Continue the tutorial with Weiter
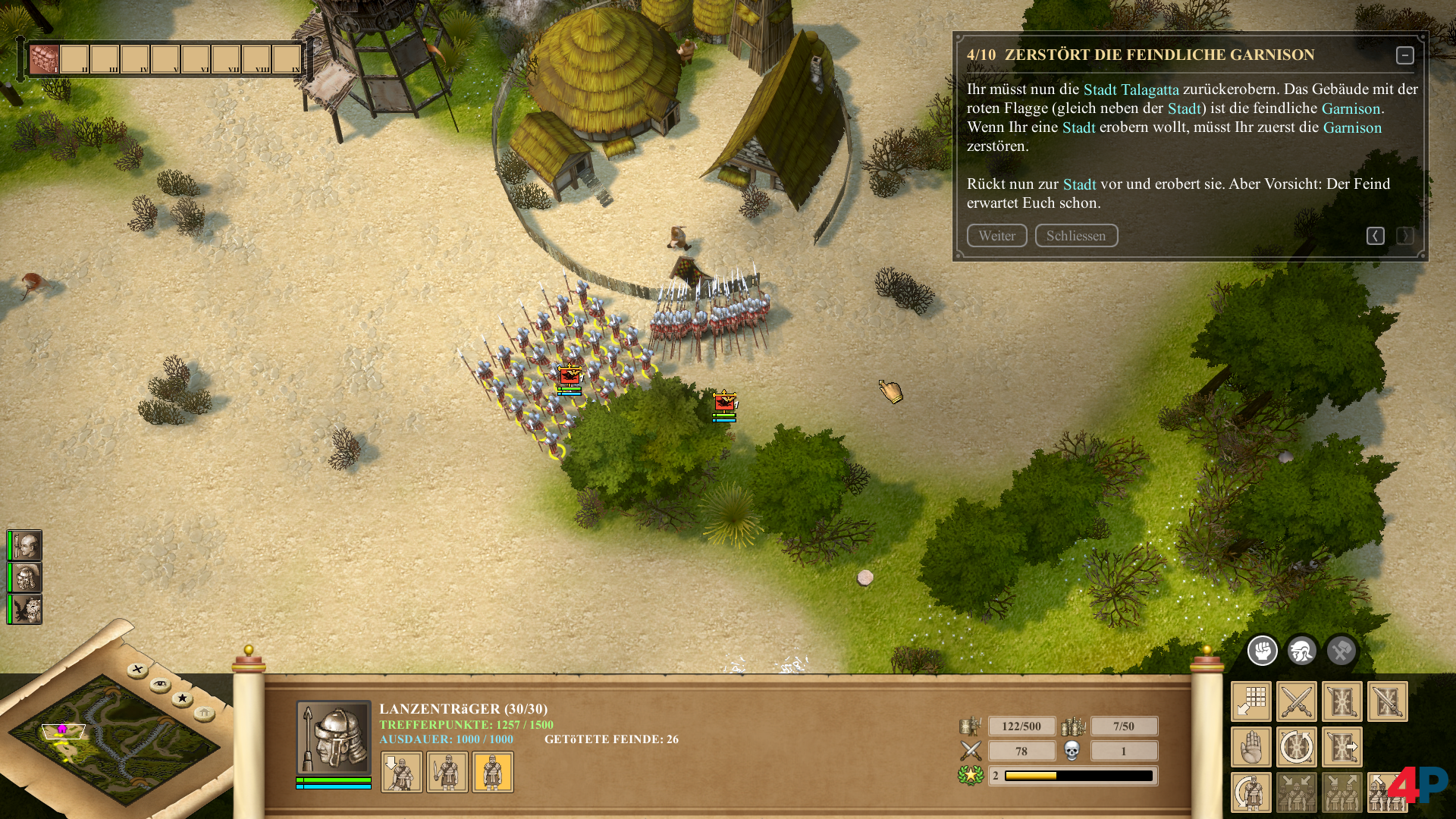1456x819 pixels. tap(996, 236)
